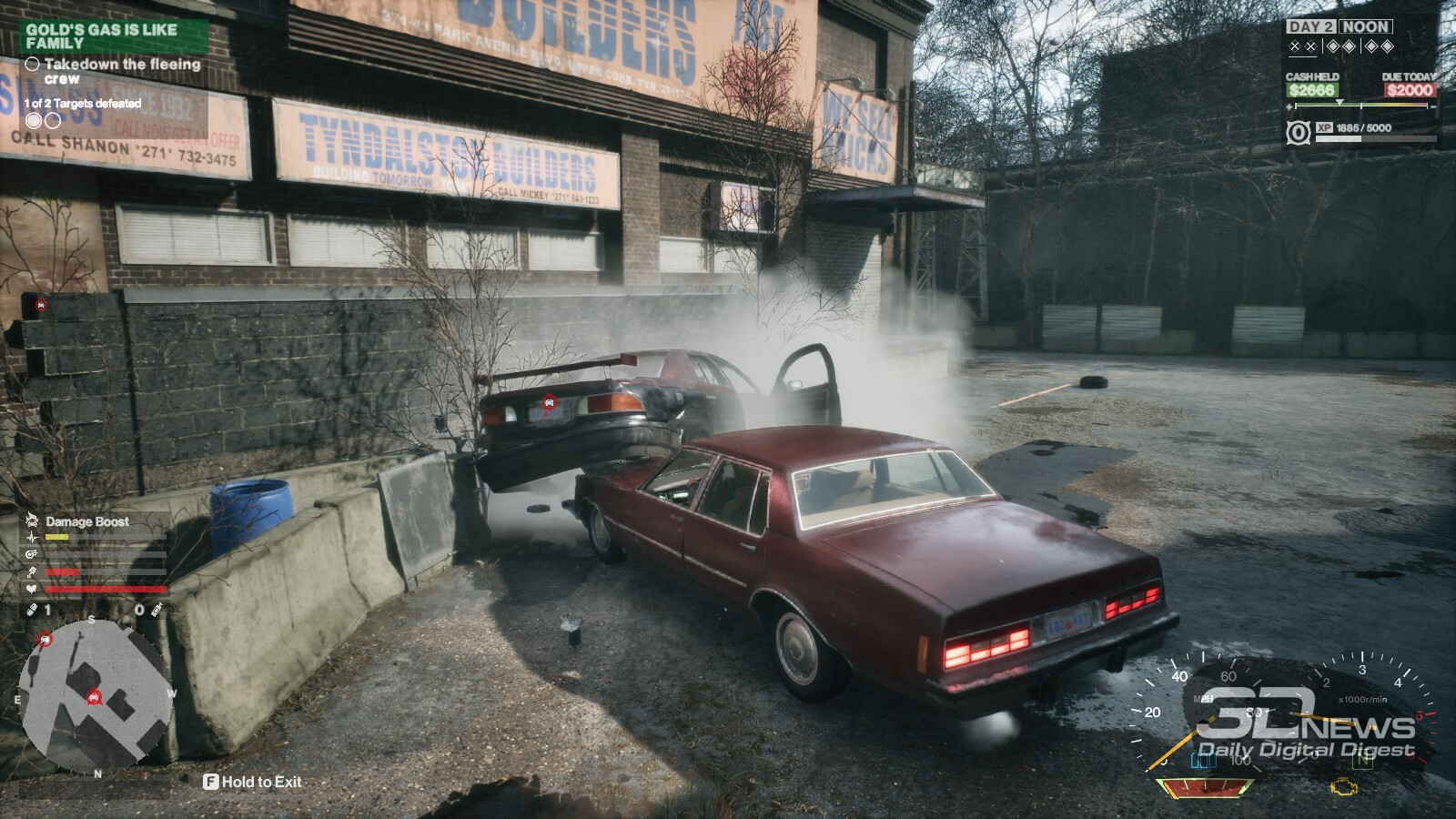Click the mission title Gold's Gas Is Like Family
Screen dimensions: 1456x819
101,35
